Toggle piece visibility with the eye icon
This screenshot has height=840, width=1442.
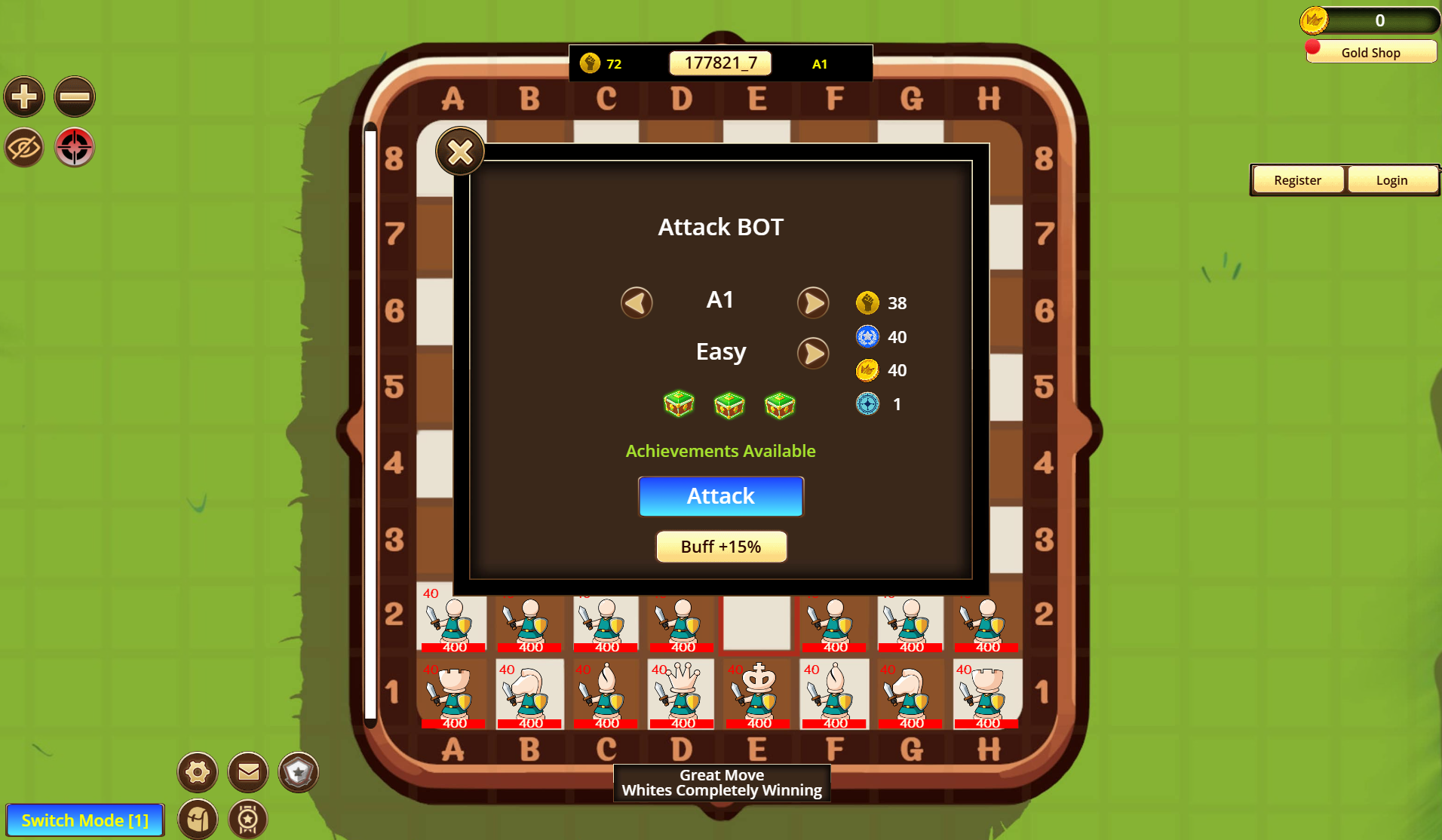coord(23,147)
